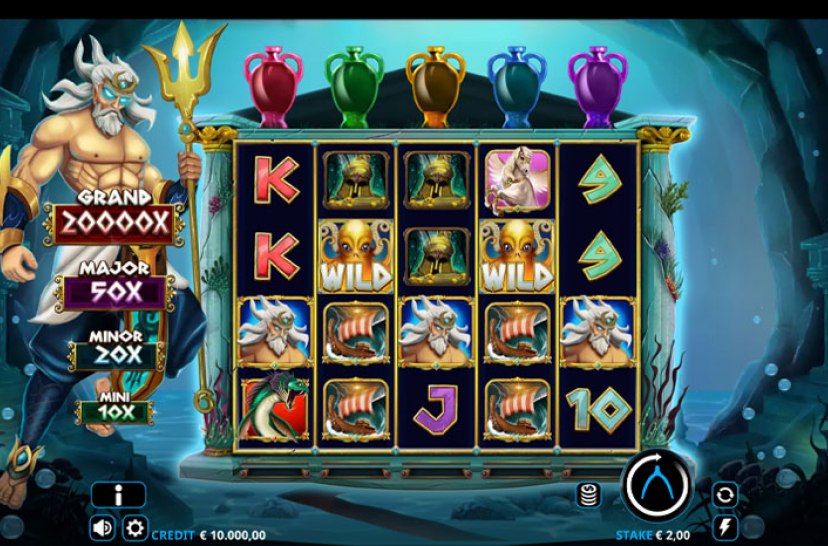Enable autoplay with the circular arrows icon
Screen dimensions: 828x546
(724, 494)
